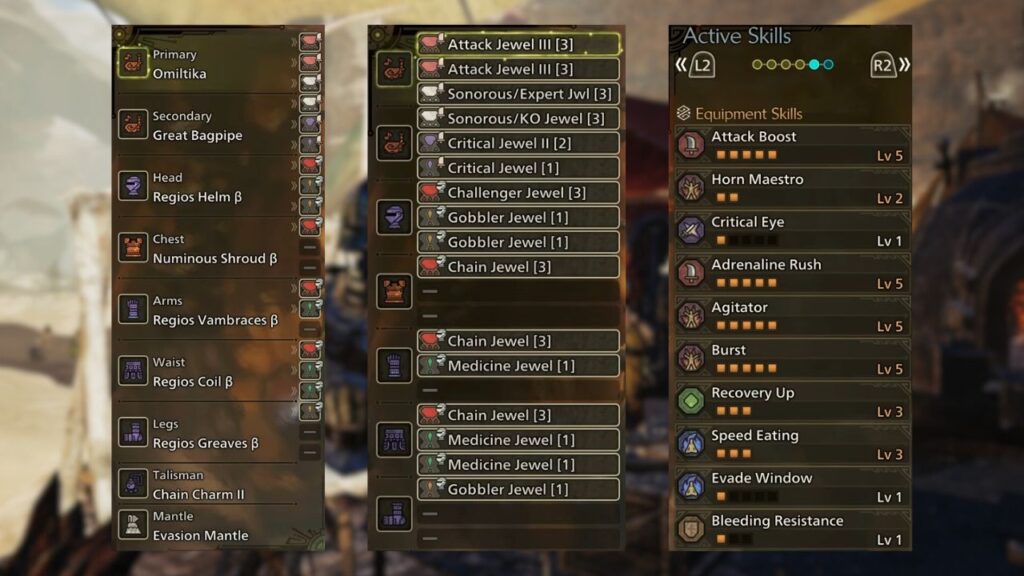The image size is (1024, 576).
Task: Choose the Secondary Great Bagpipe row
Action: pos(205,126)
